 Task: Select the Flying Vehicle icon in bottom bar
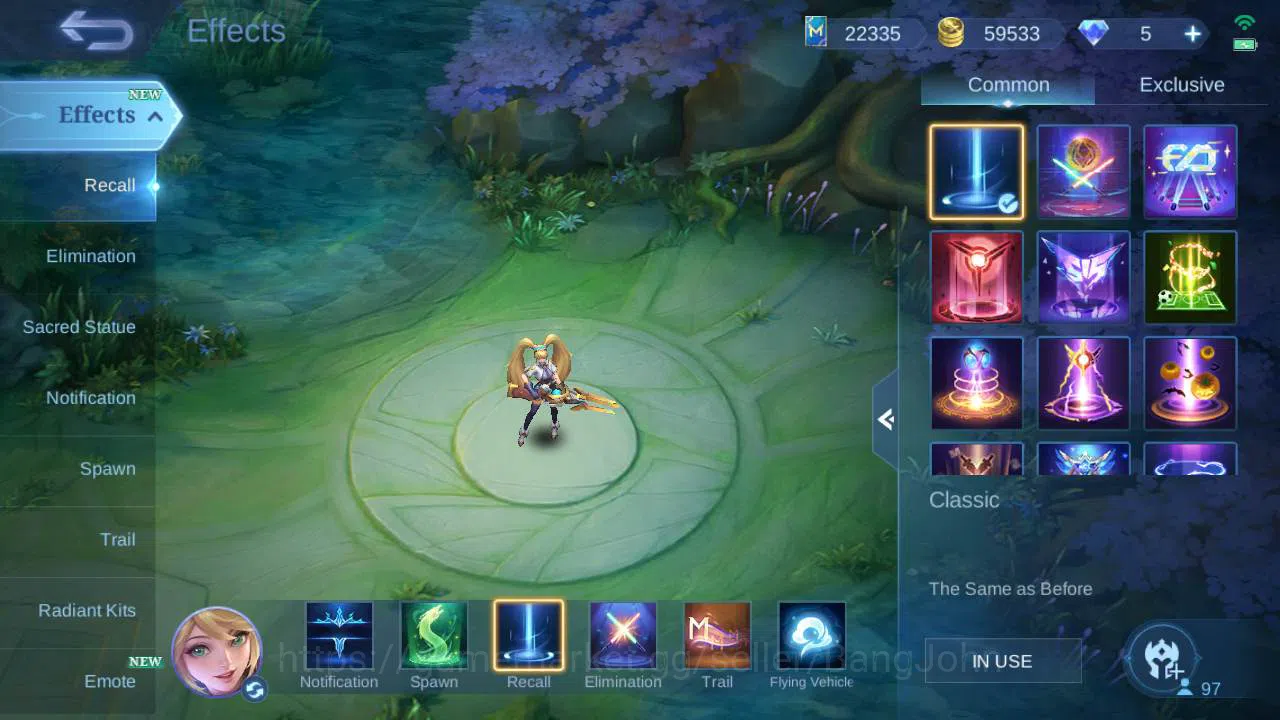coord(811,634)
